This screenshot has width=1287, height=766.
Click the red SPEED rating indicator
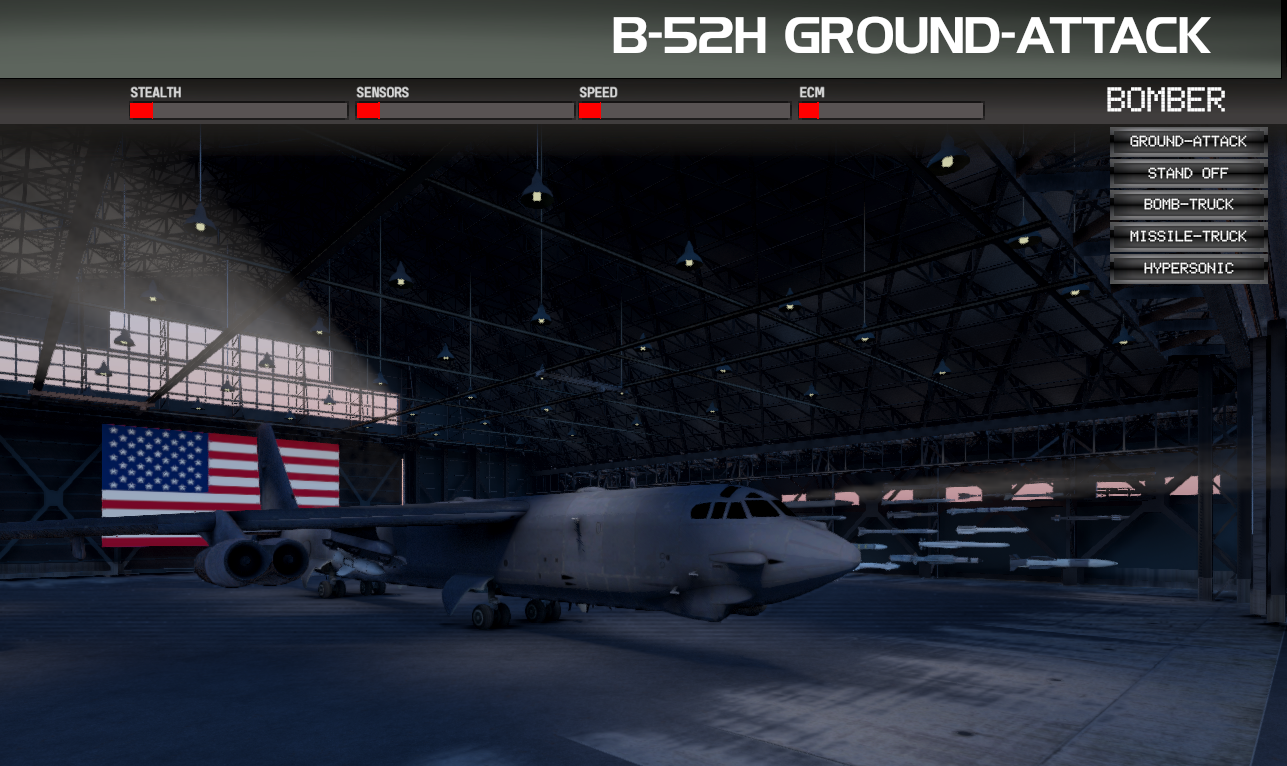click(590, 110)
